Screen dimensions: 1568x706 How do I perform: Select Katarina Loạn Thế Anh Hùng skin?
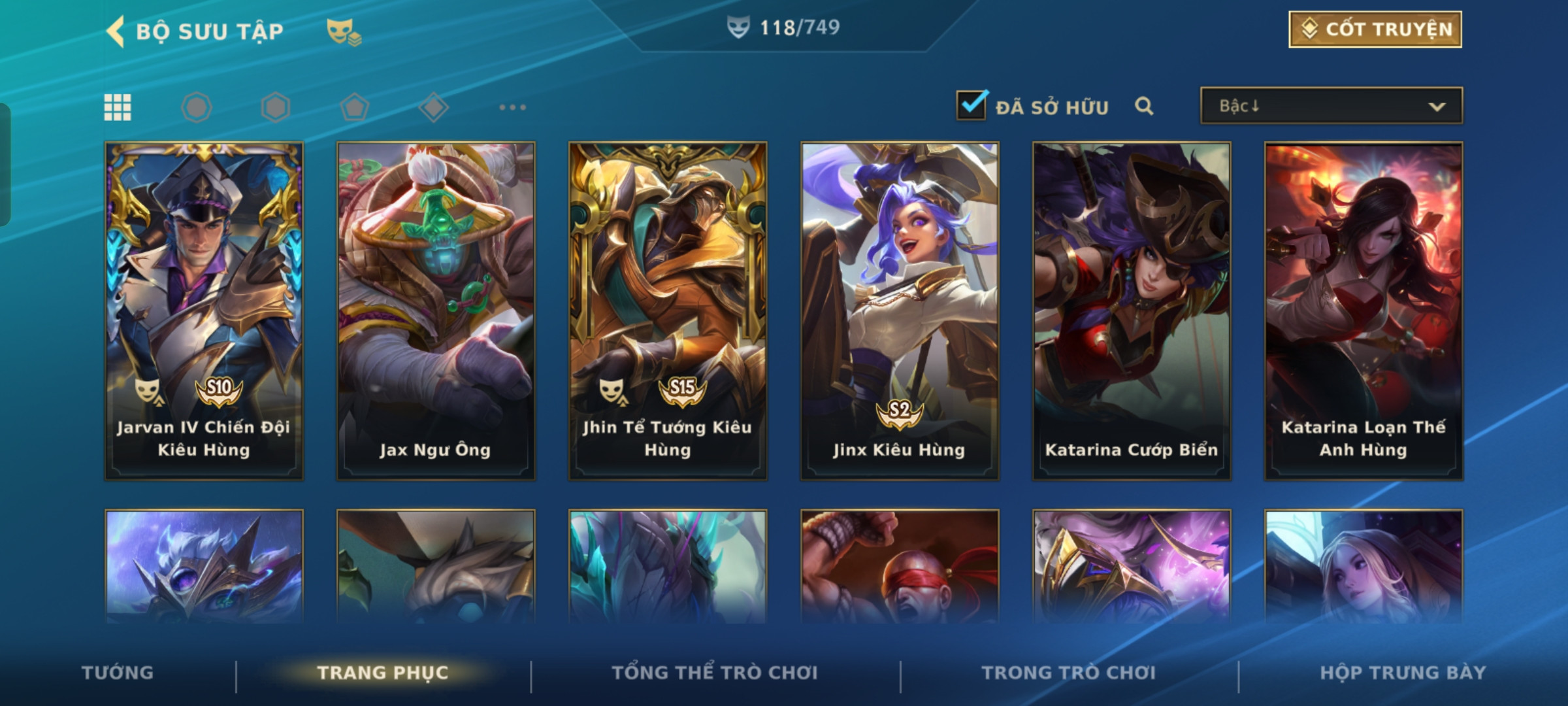click(1364, 311)
